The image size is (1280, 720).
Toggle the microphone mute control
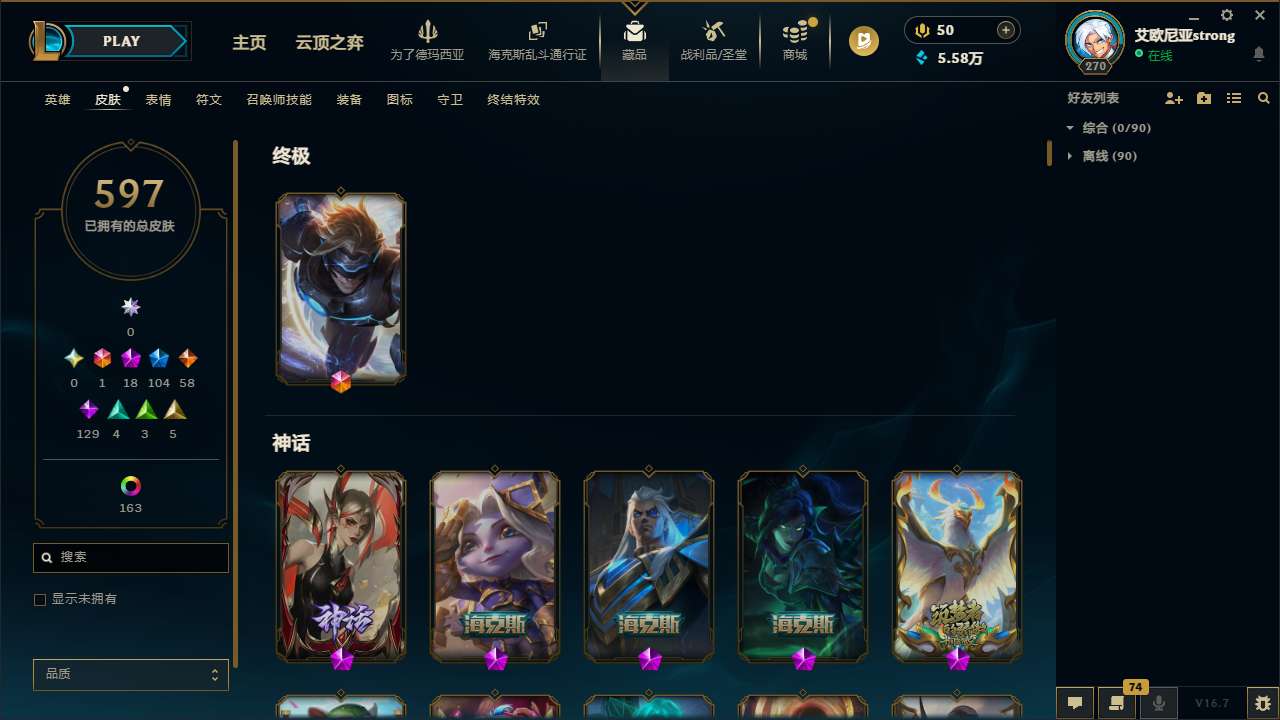coord(1158,703)
